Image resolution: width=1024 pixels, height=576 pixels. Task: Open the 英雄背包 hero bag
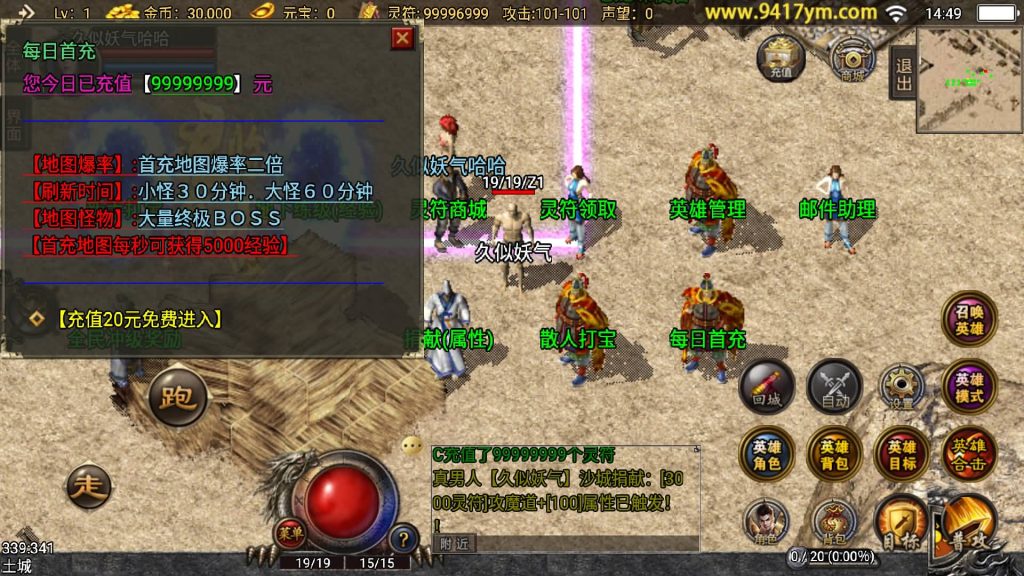pos(834,454)
